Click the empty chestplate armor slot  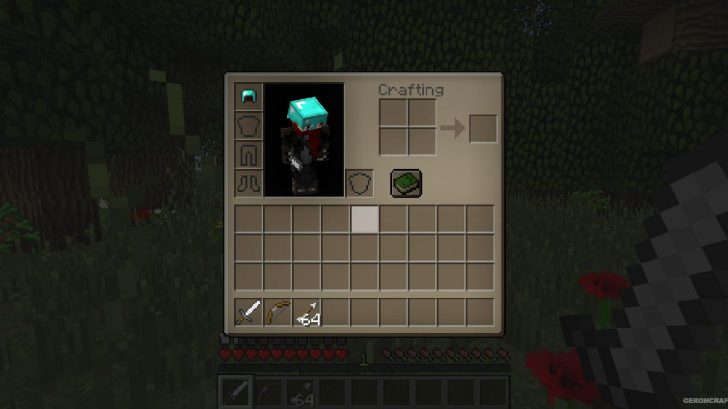point(248,126)
